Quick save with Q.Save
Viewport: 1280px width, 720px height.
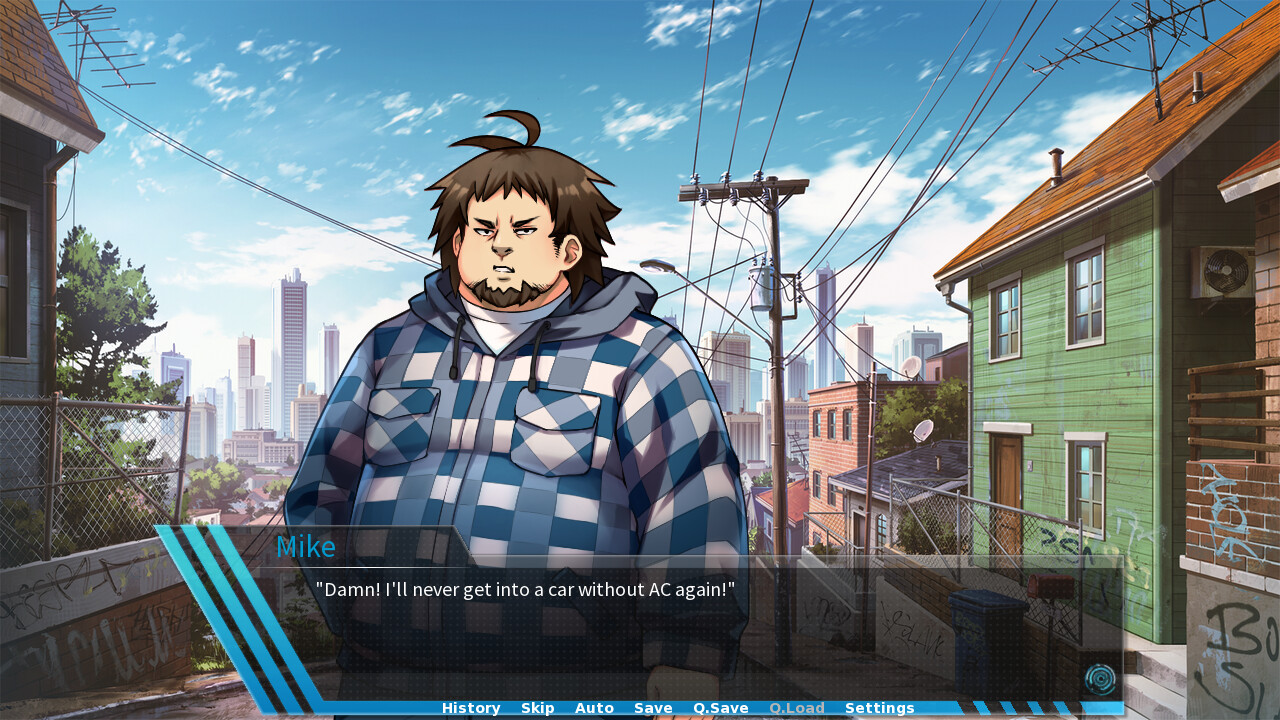720,708
